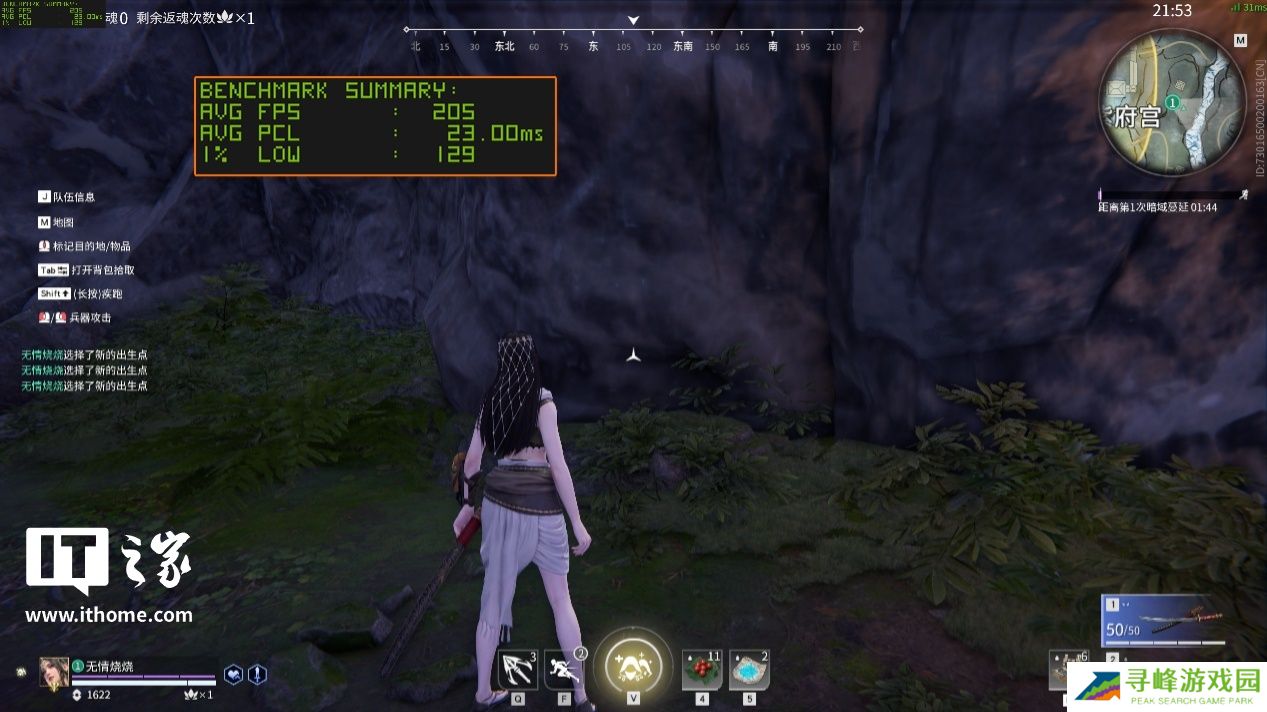
Task: Click the heart shield status icon
Action: point(233,675)
